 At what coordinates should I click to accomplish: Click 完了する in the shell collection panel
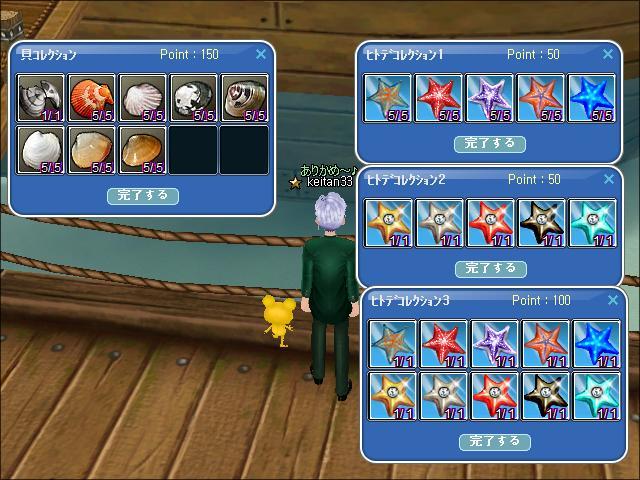point(143,195)
